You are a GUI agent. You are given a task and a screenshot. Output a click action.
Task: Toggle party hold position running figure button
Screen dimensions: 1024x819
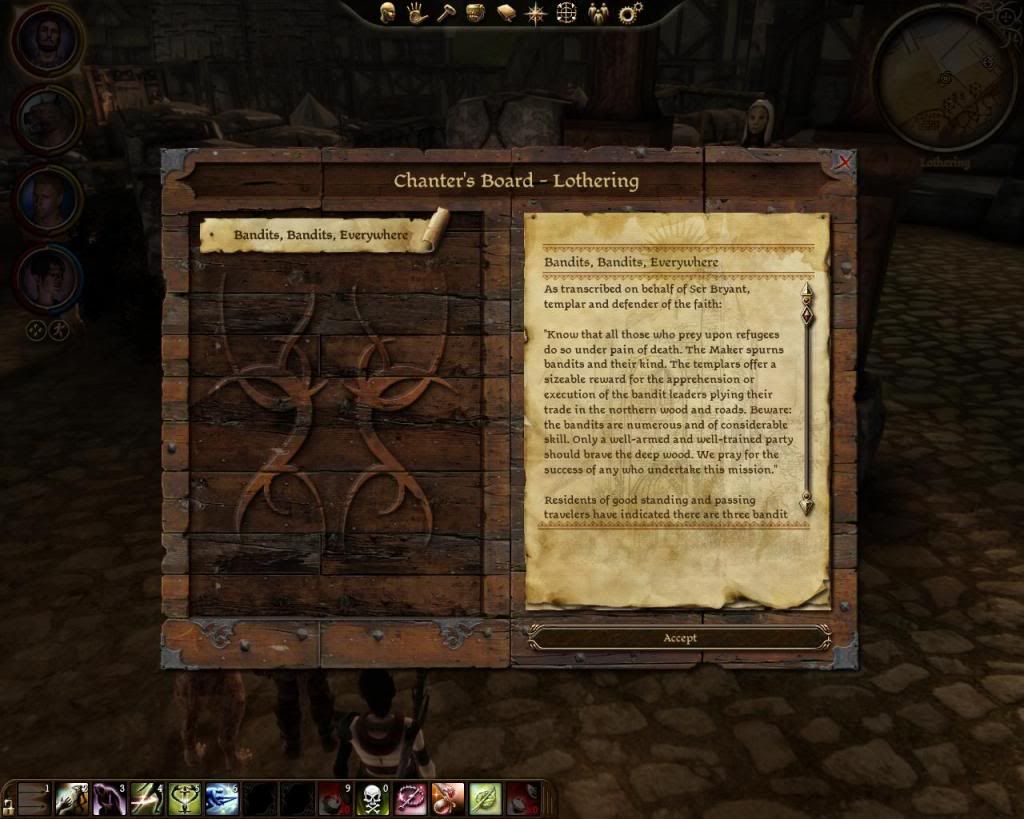pyautogui.click(x=59, y=329)
